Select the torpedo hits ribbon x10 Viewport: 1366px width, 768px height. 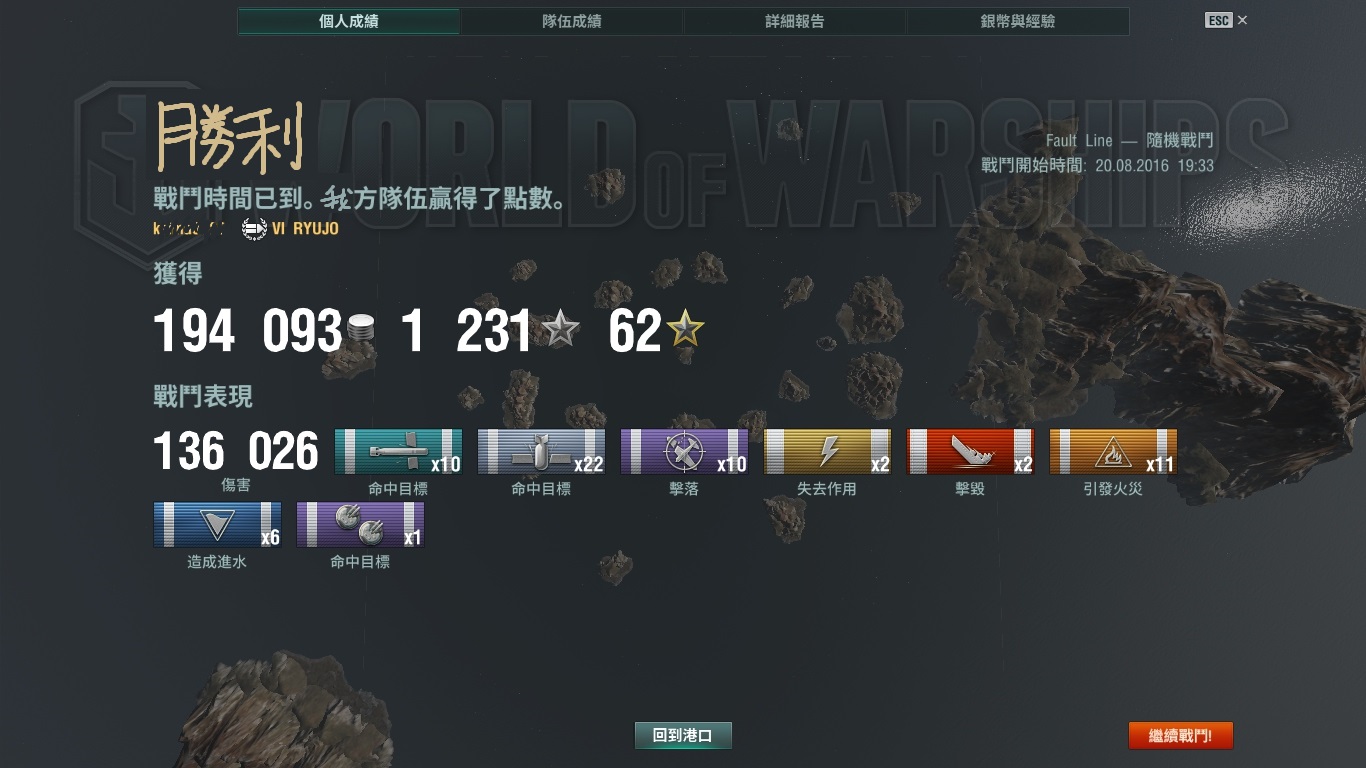[398, 452]
